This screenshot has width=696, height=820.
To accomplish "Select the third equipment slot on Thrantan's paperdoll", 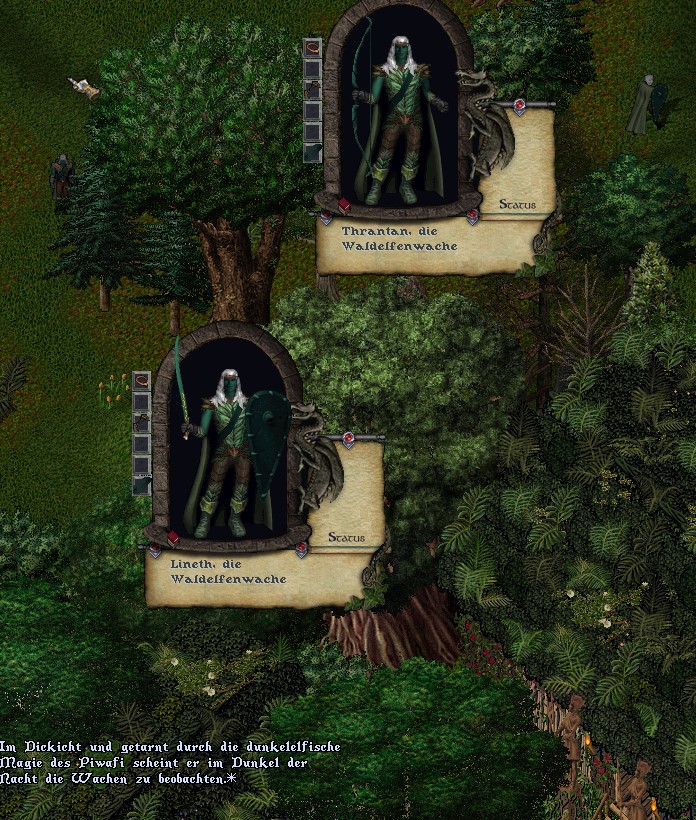I will 312,91.
